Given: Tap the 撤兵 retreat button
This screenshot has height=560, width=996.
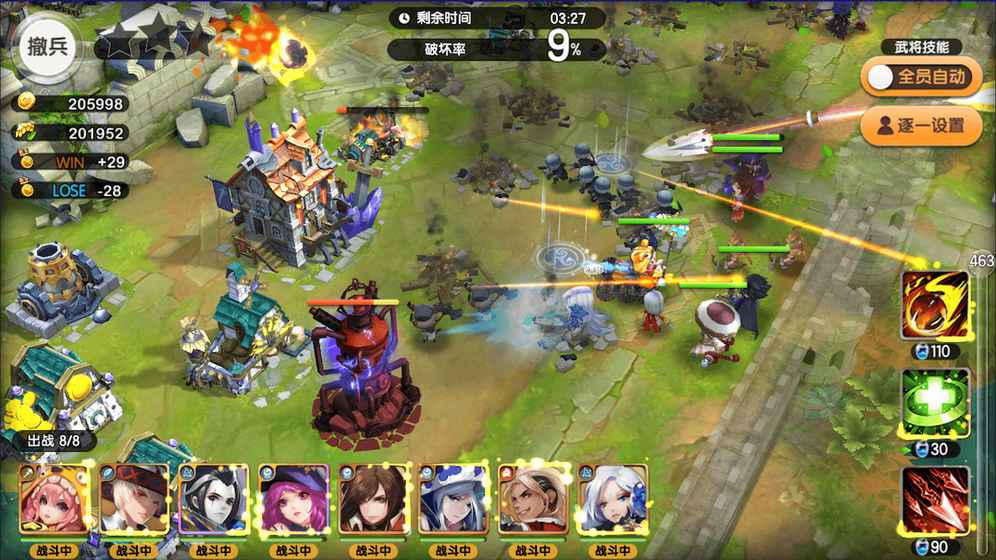Looking at the screenshot, I should coord(48,49).
